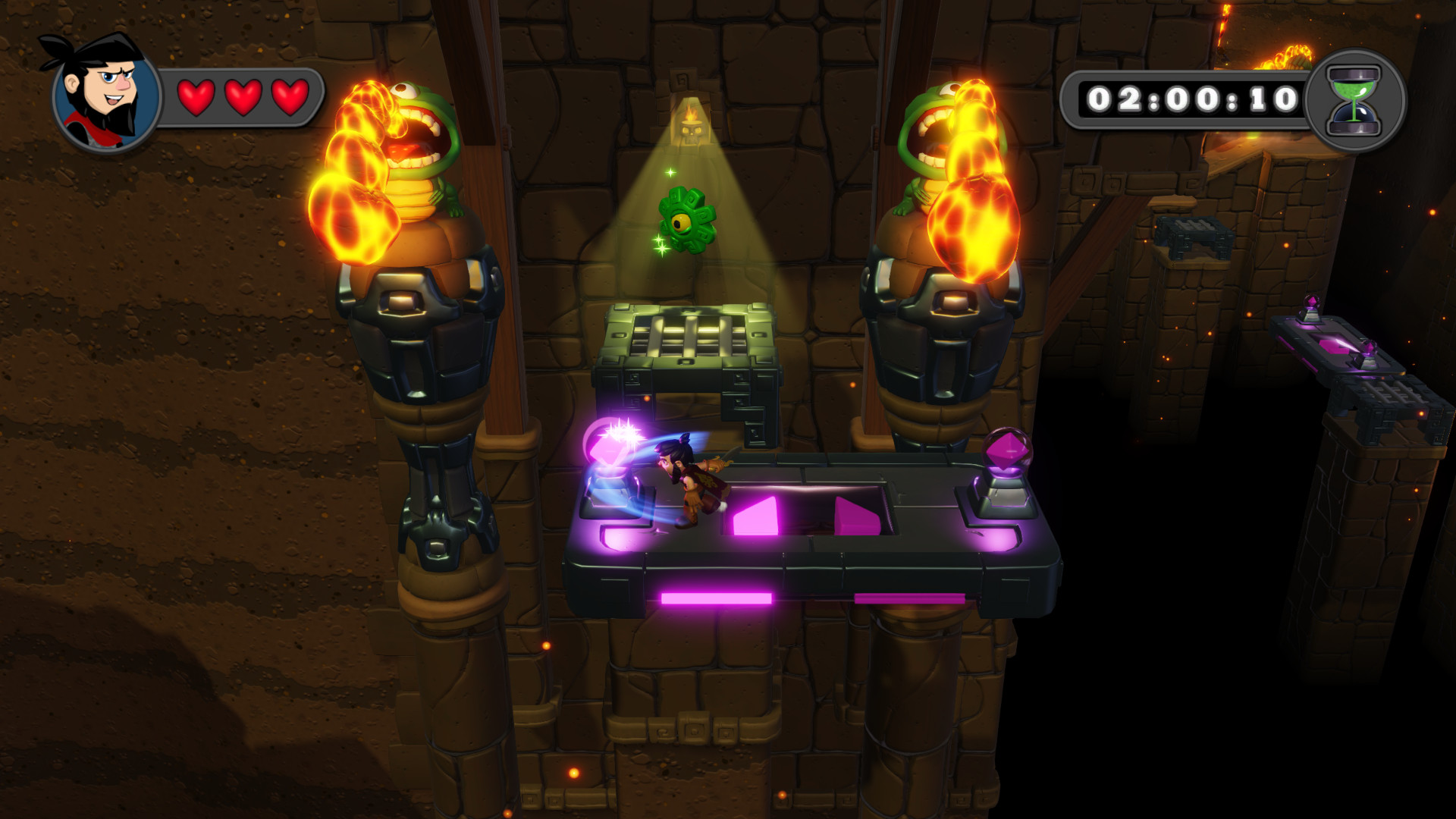
Task: Toggle the second heart in the health bar
Action: (242, 96)
